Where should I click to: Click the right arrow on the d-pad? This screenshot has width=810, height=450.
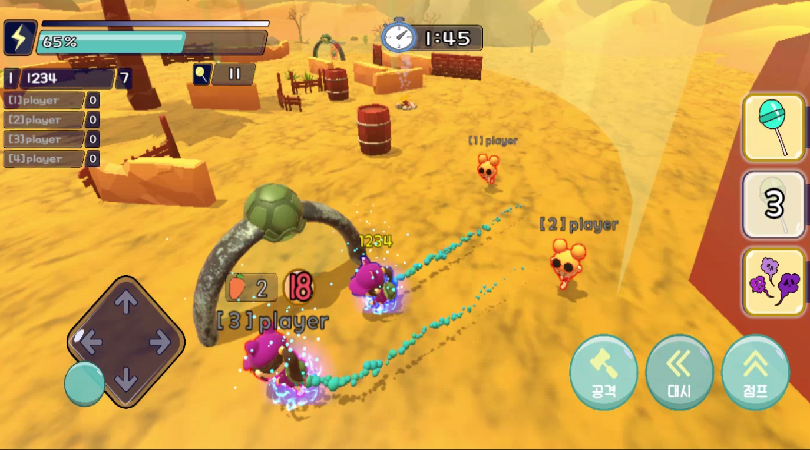[162, 342]
